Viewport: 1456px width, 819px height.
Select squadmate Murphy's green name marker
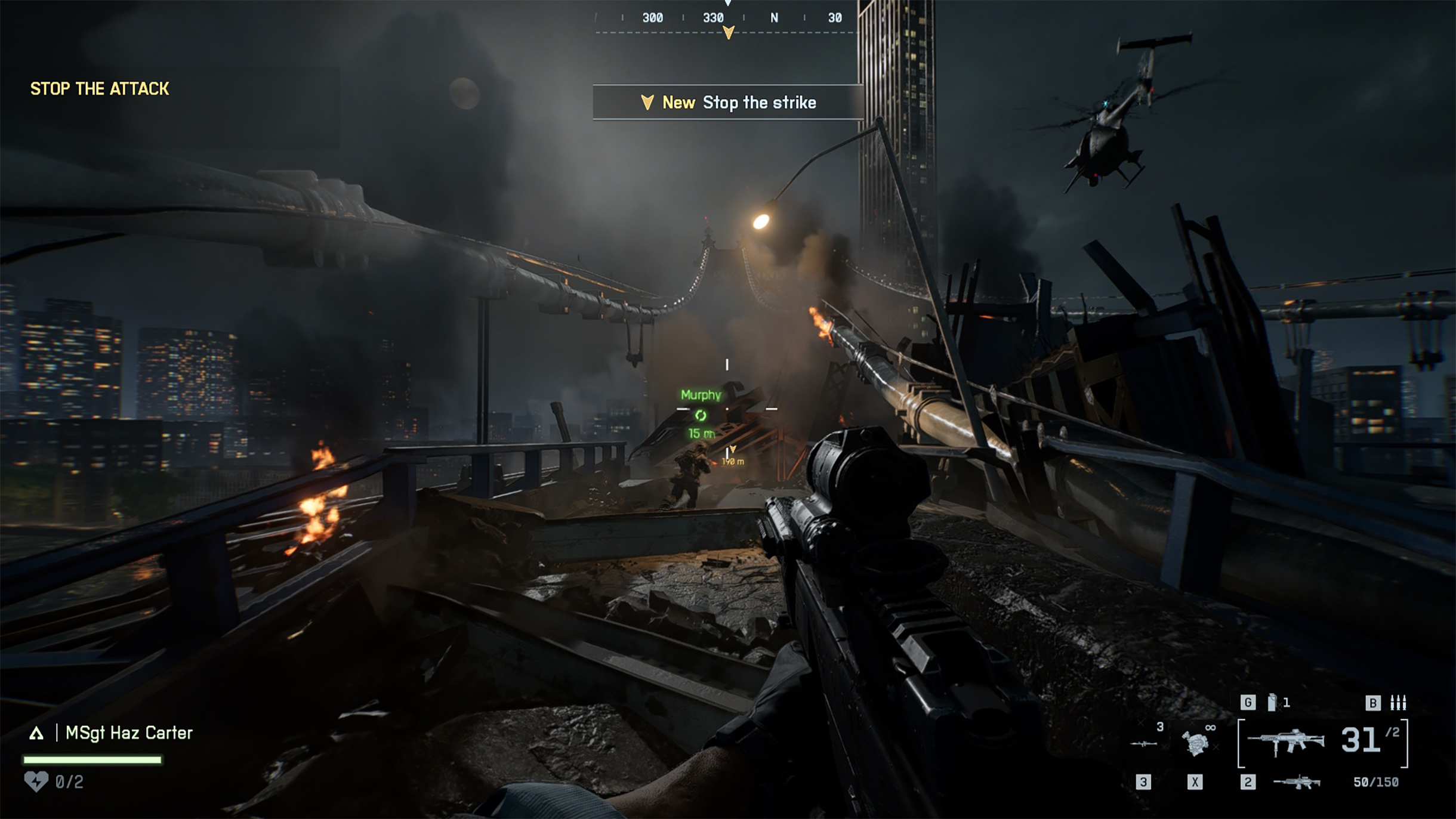tap(701, 395)
